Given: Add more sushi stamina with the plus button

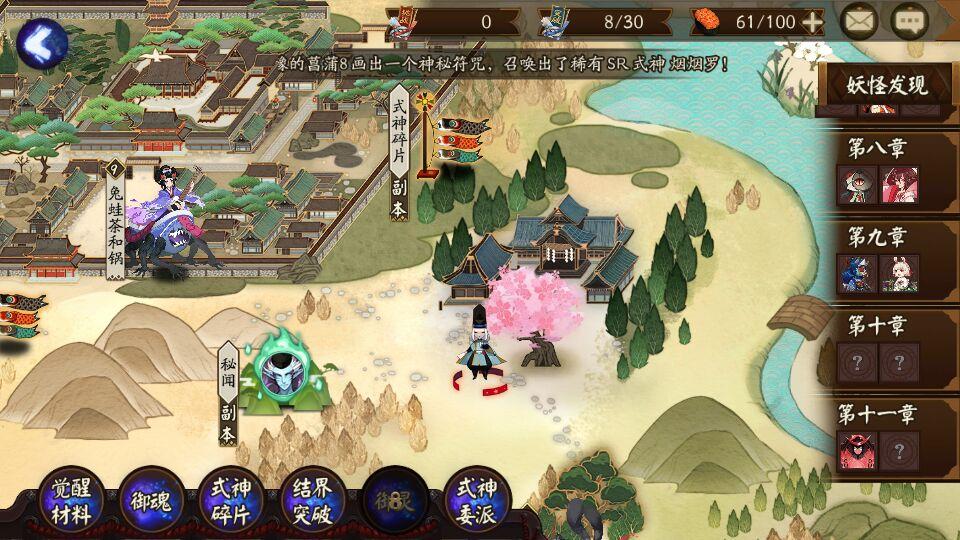Looking at the screenshot, I should point(813,21).
